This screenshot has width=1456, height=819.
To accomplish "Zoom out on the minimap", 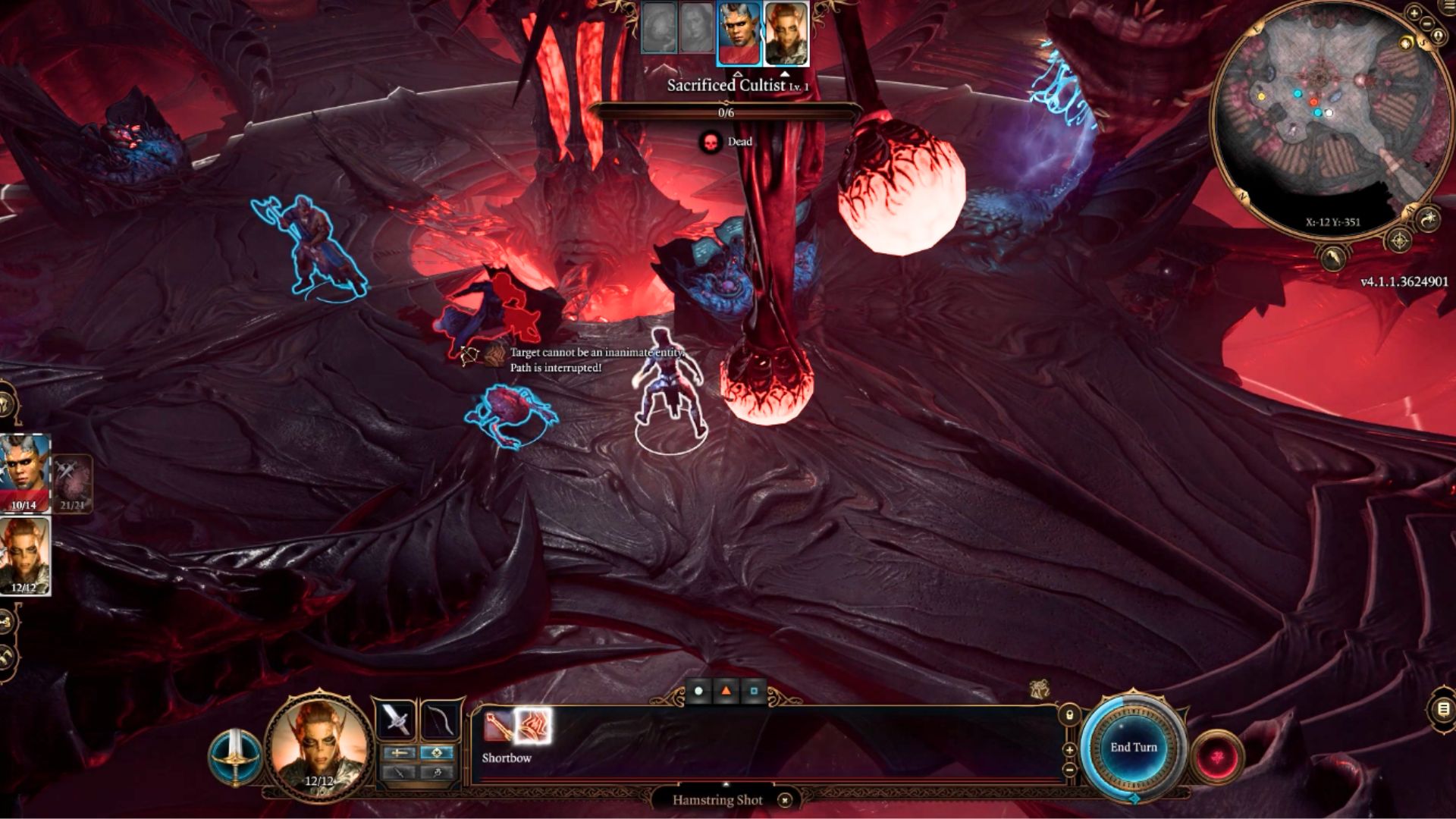I will tap(1429, 24).
